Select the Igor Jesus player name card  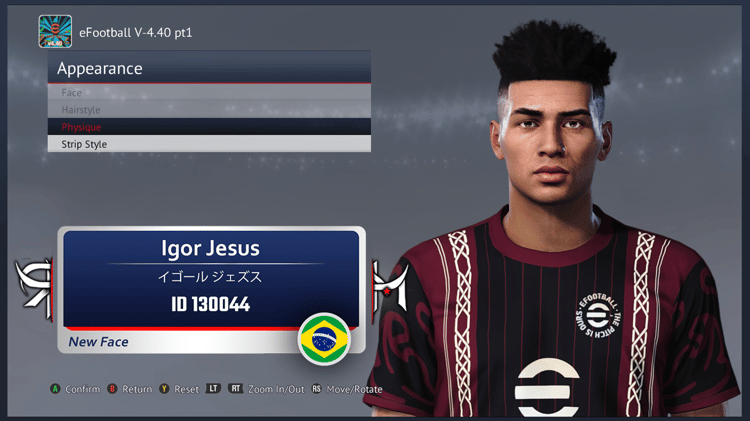point(211,278)
